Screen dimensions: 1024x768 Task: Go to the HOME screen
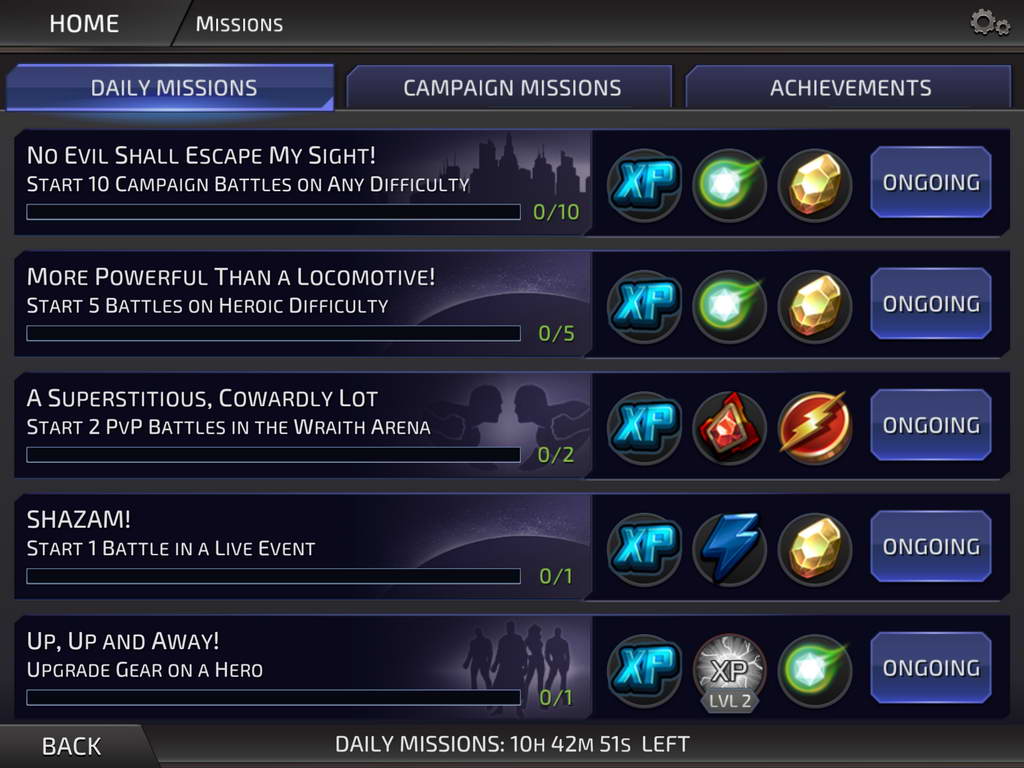point(84,23)
